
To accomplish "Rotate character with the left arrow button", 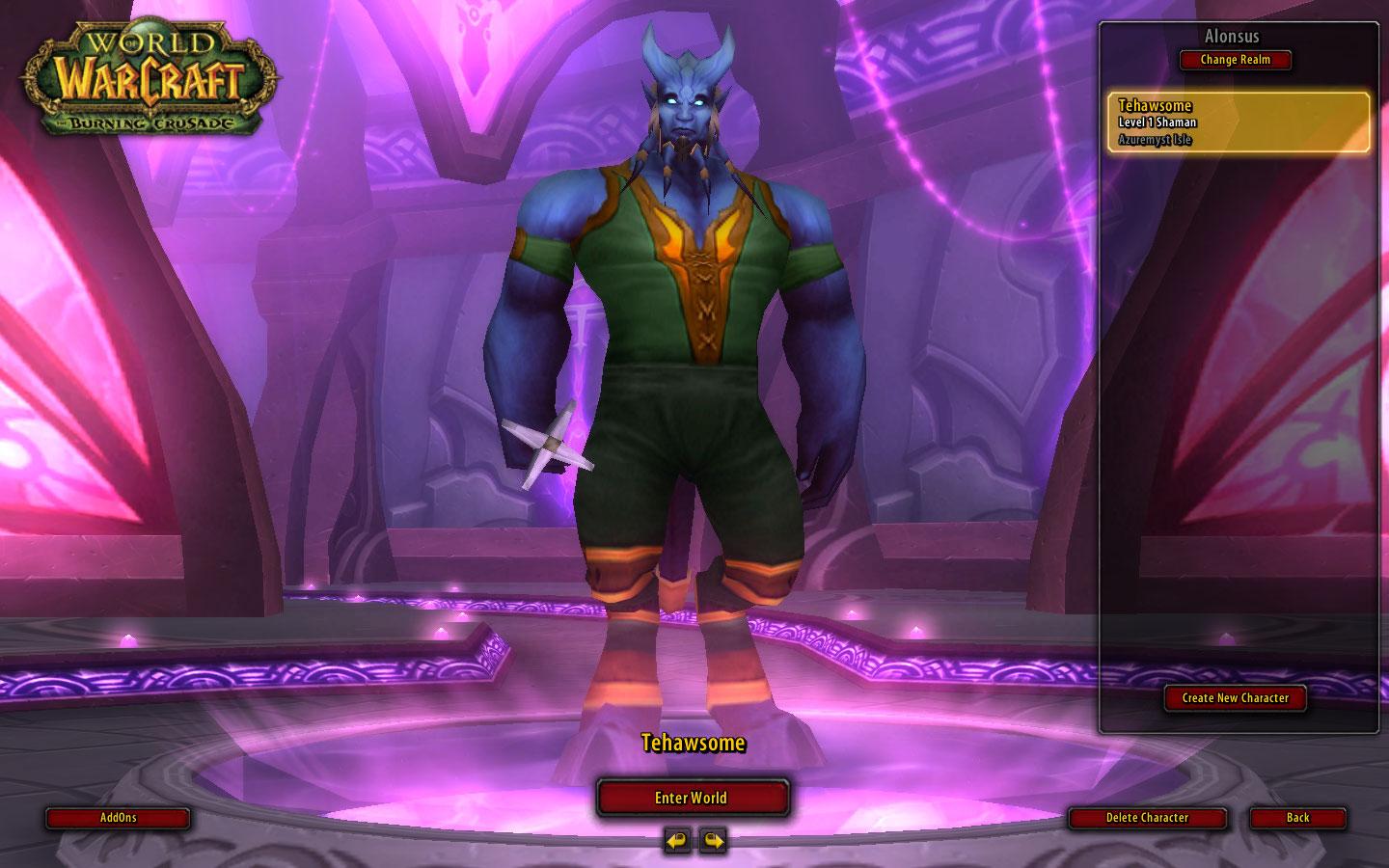I will (x=677, y=840).
